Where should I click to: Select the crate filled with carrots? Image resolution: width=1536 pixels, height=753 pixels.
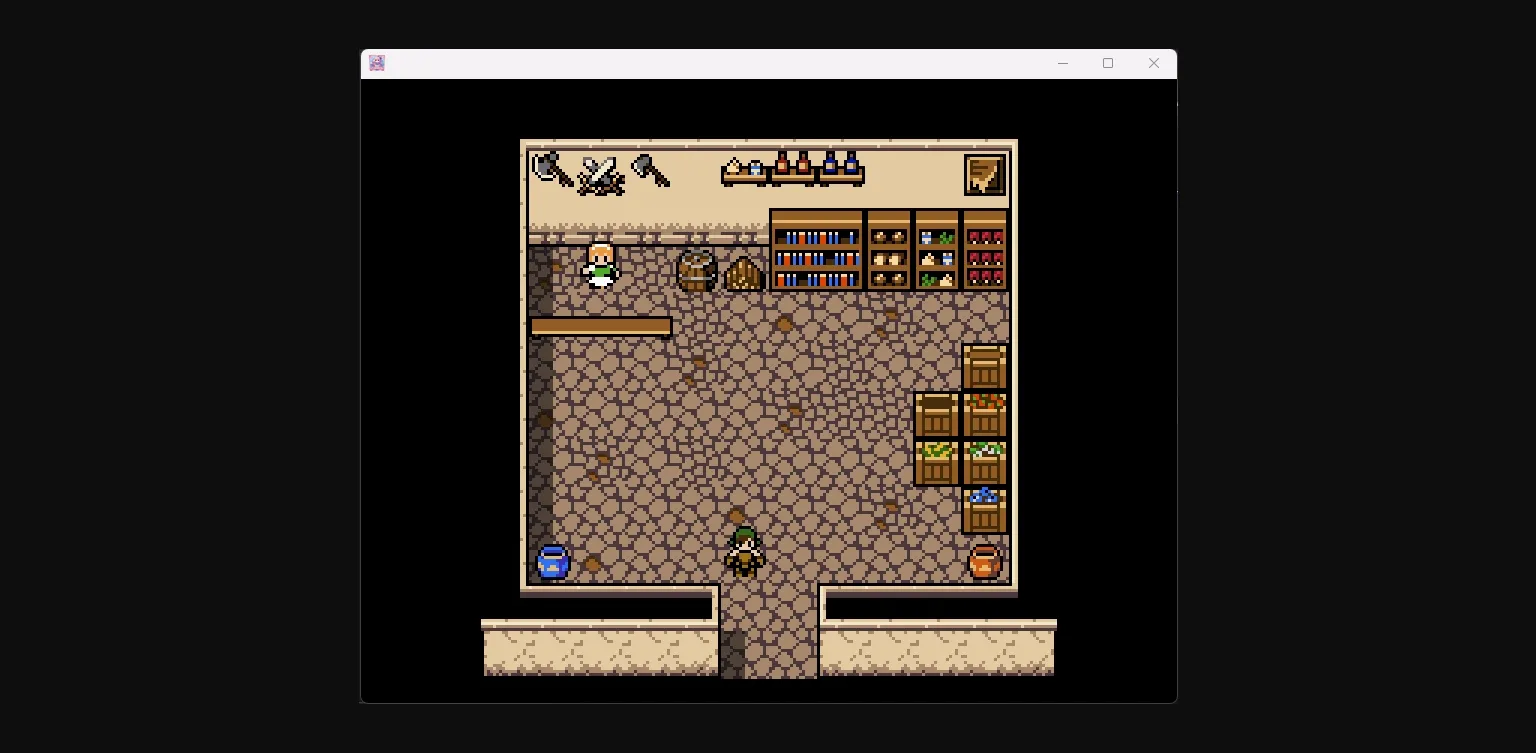[x=986, y=414]
